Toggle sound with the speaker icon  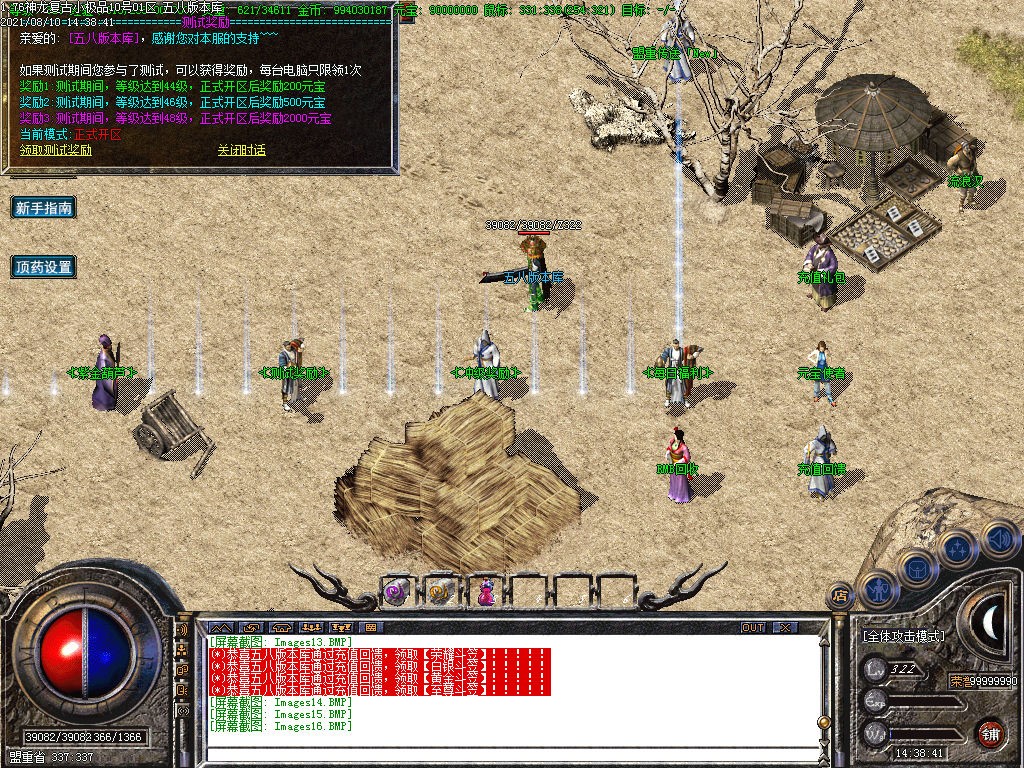pos(998,540)
